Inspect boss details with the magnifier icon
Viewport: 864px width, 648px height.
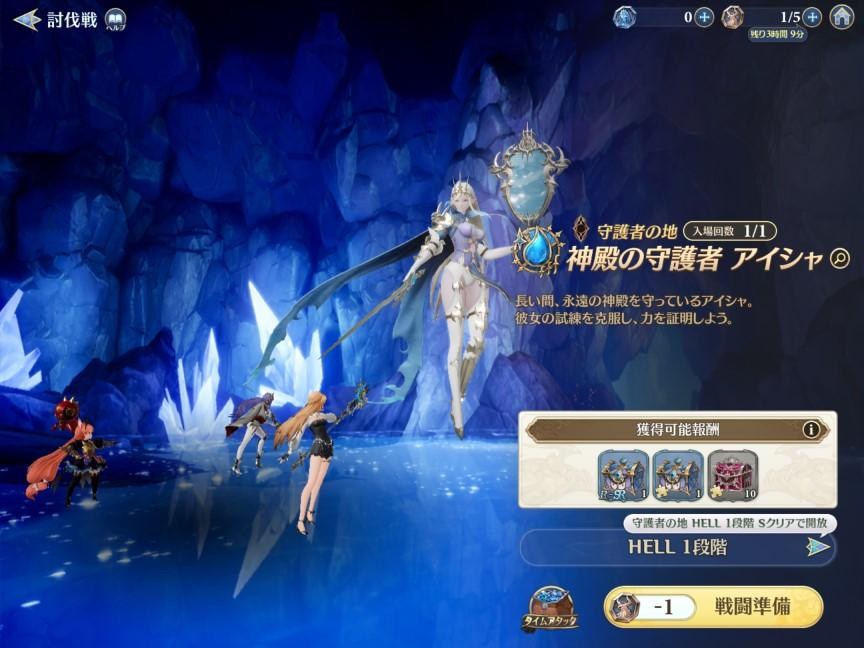coord(839,260)
